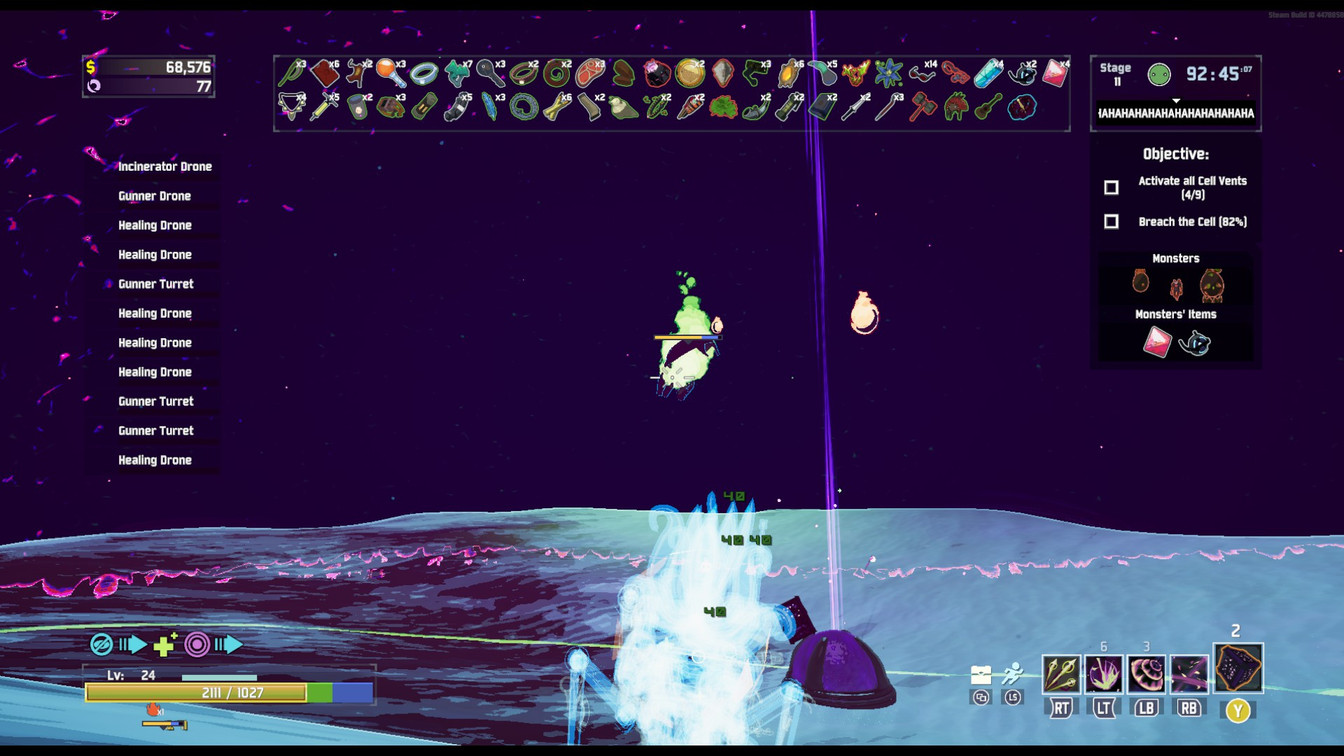Image resolution: width=1344 pixels, height=756 pixels.
Task: Inspect the blue teapot in Monsters' Items
Action: [x=1194, y=344]
